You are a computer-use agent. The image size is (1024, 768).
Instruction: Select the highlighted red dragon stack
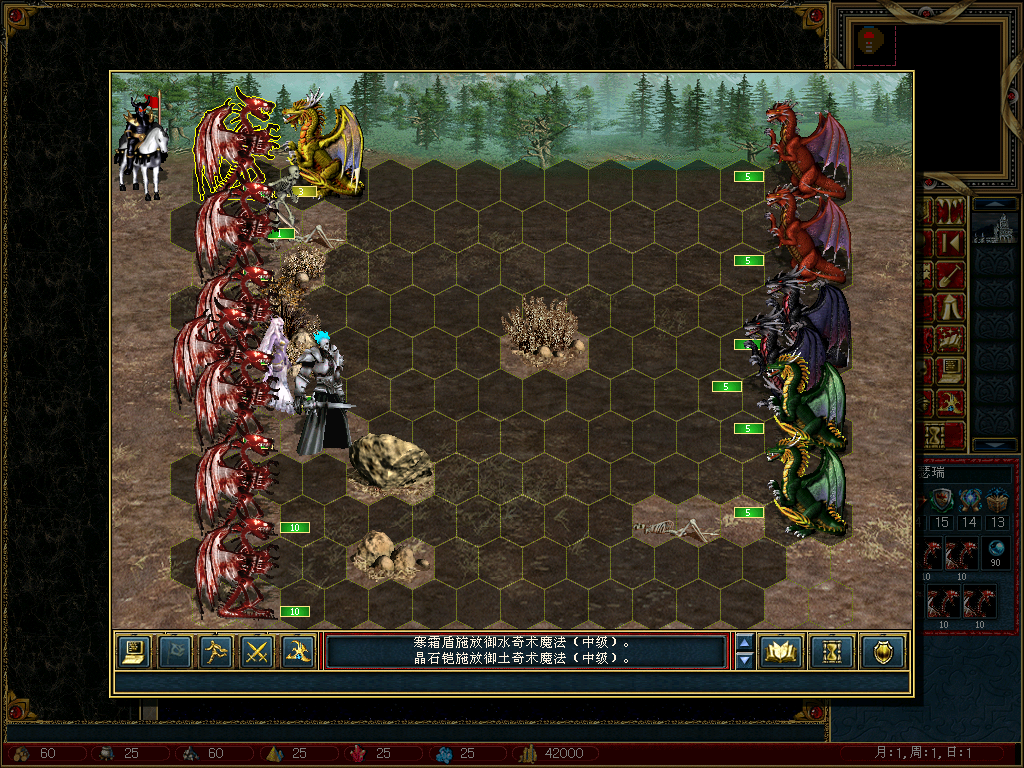coord(233,145)
